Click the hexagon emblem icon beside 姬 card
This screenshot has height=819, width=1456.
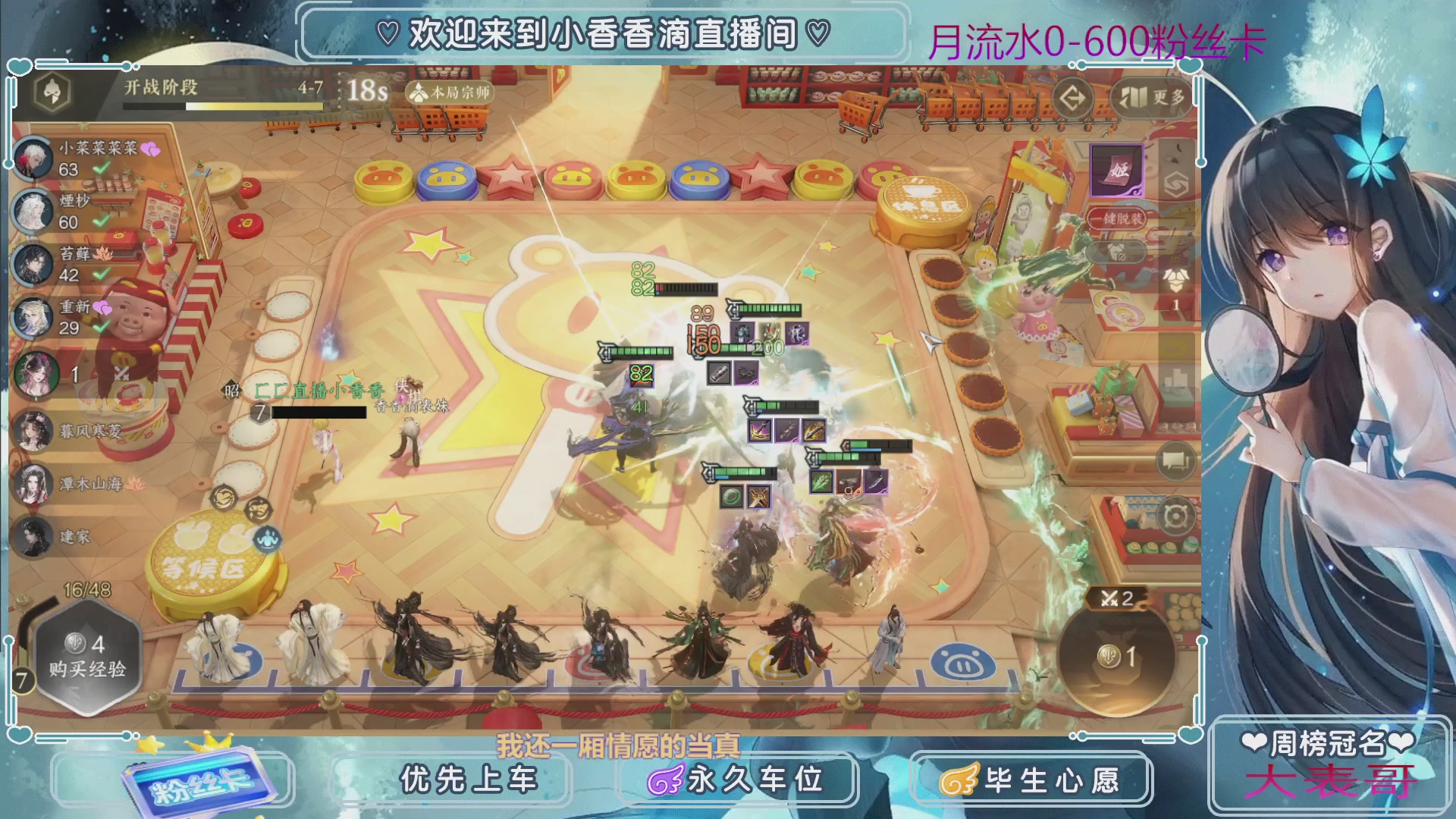1175,184
